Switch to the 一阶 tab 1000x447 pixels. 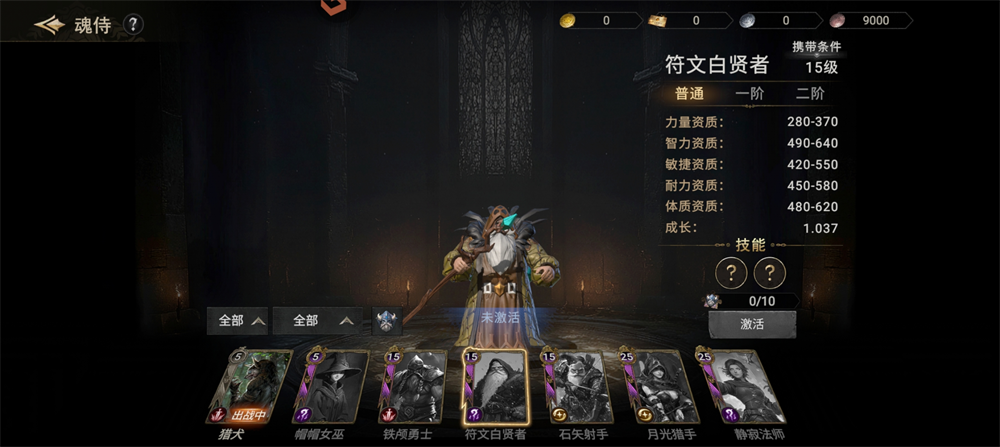[x=750, y=94]
